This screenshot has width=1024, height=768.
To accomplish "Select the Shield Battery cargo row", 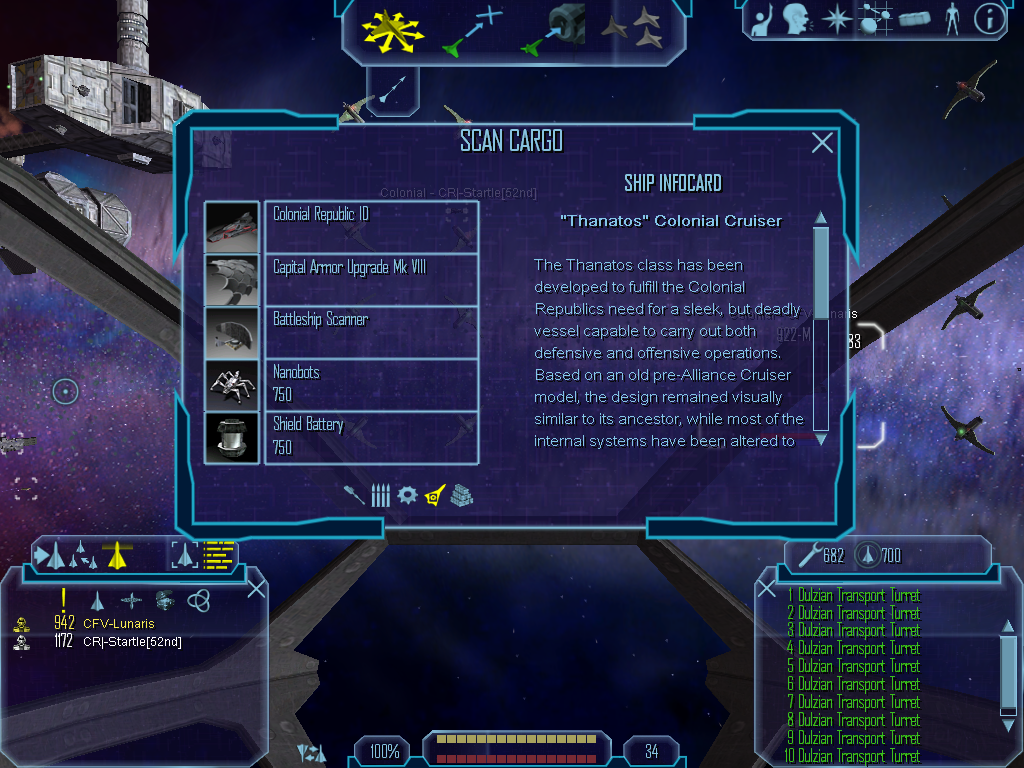I will pyautogui.click(x=370, y=436).
